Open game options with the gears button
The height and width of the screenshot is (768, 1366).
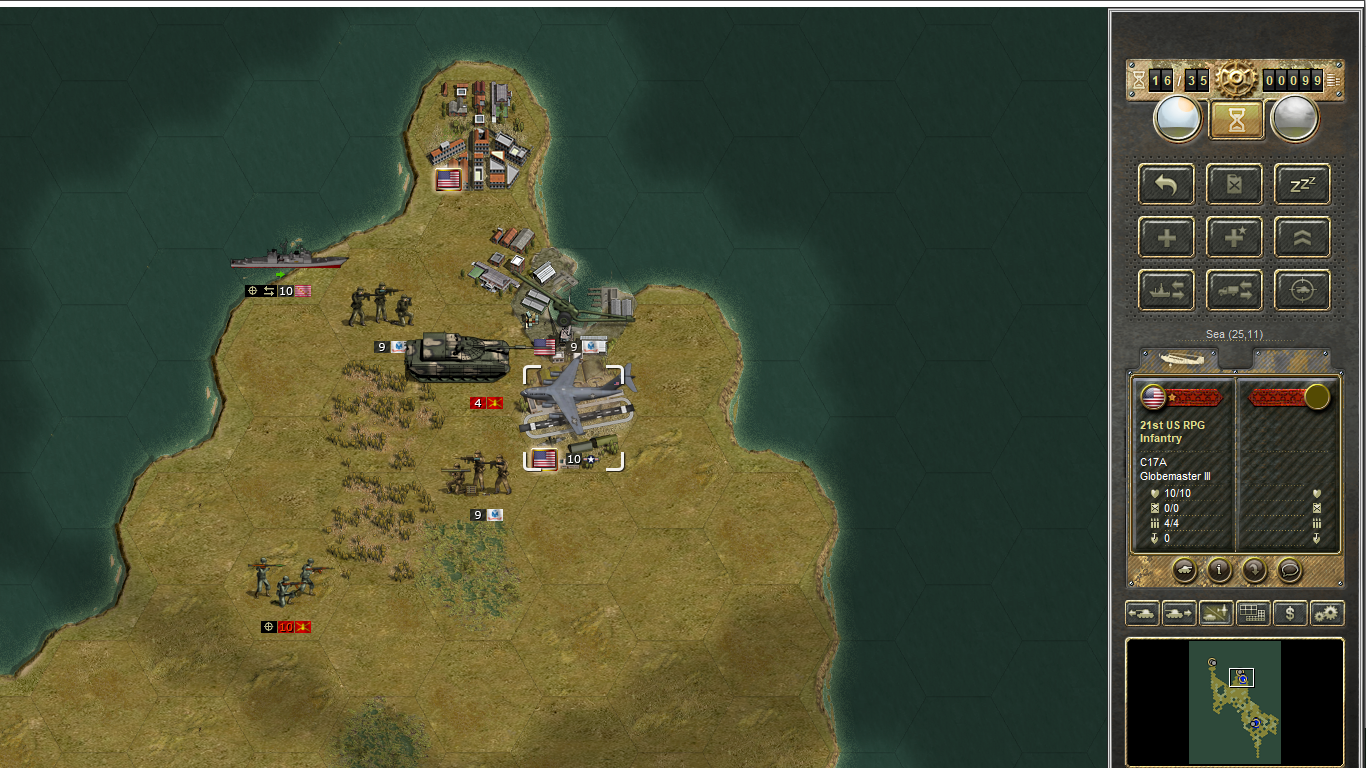coord(1327,613)
